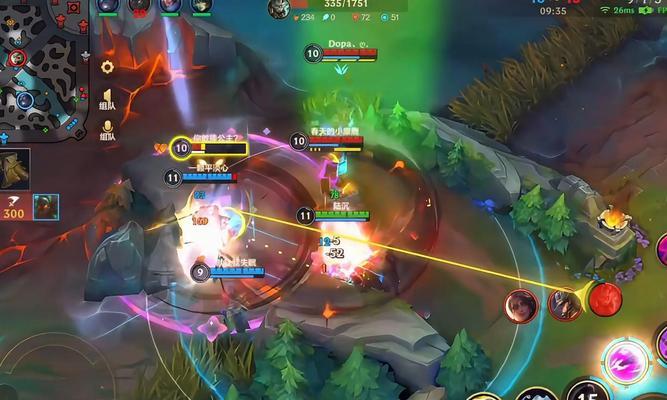The image size is (667, 400).
Task: Activate the glowing purple swirl ability
Action: 627,360
